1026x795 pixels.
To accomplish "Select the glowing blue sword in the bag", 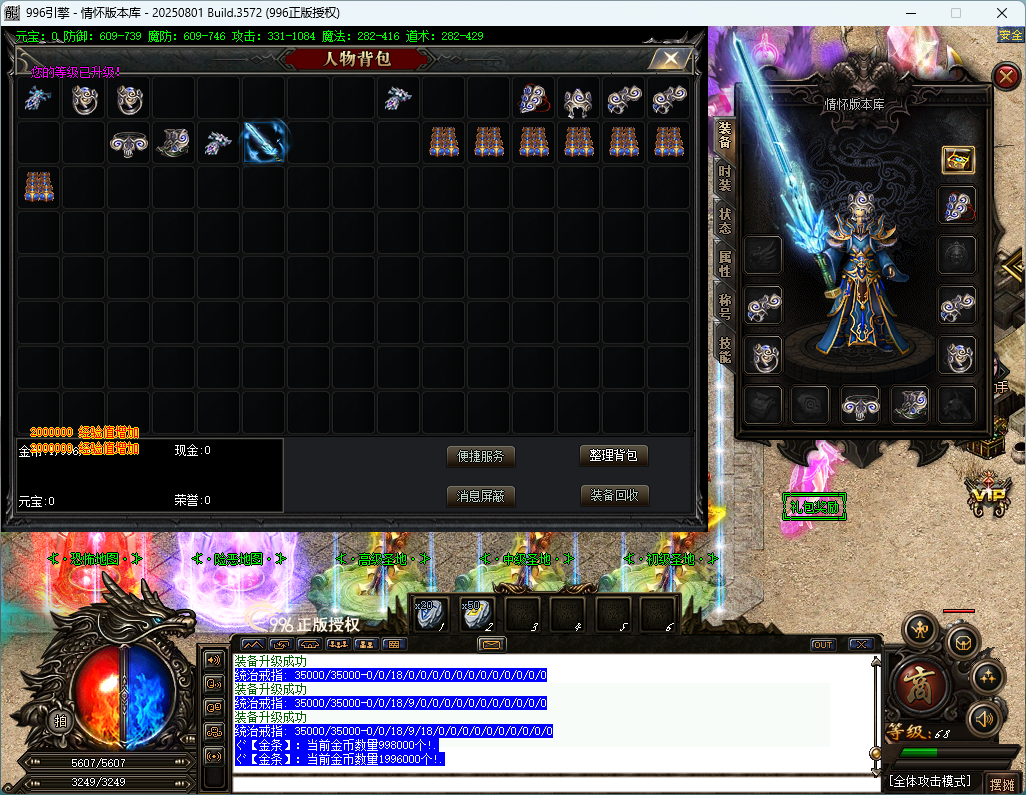I will 265,142.
